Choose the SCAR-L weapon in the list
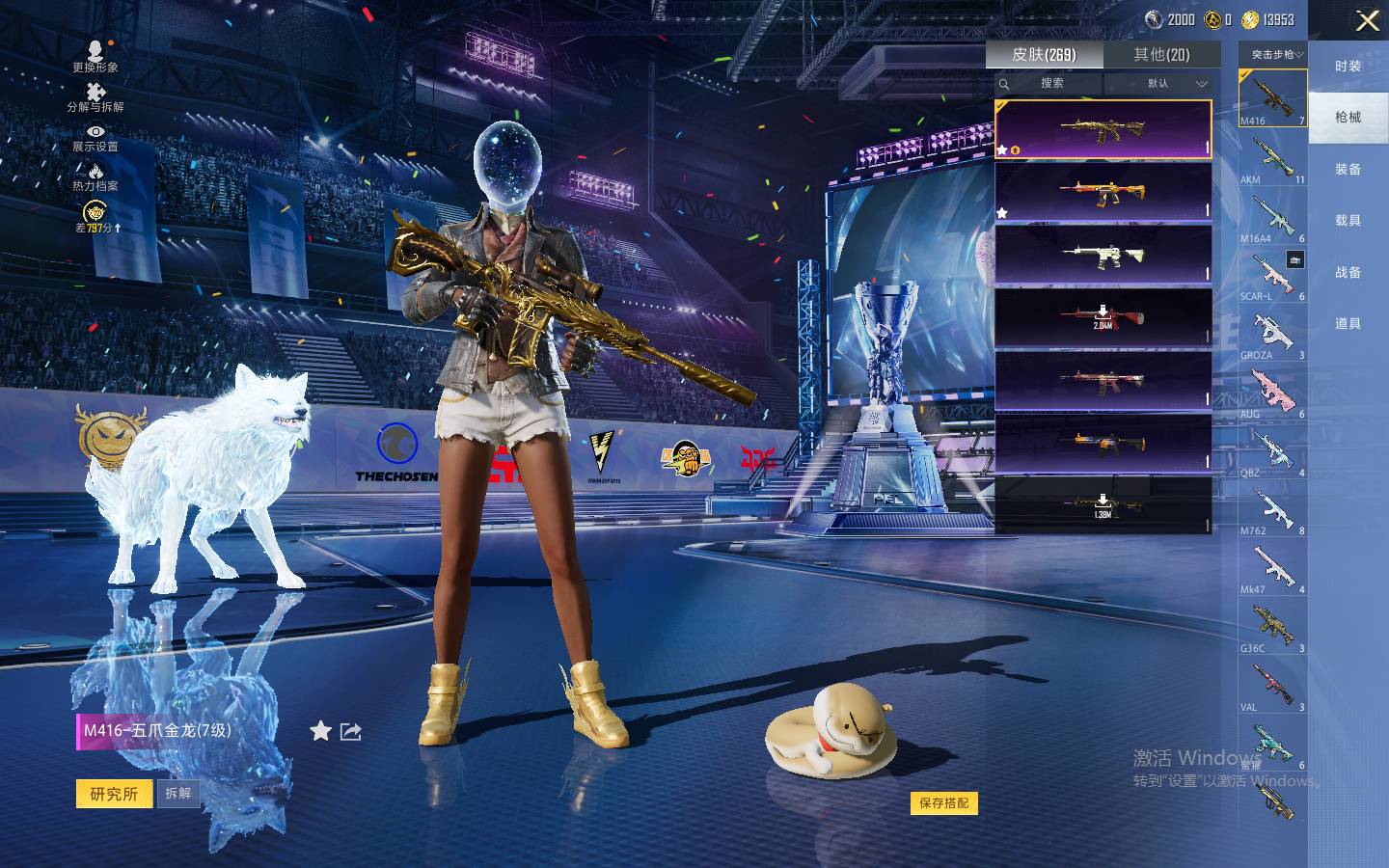The width and height of the screenshot is (1389, 868). (1272, 277)
